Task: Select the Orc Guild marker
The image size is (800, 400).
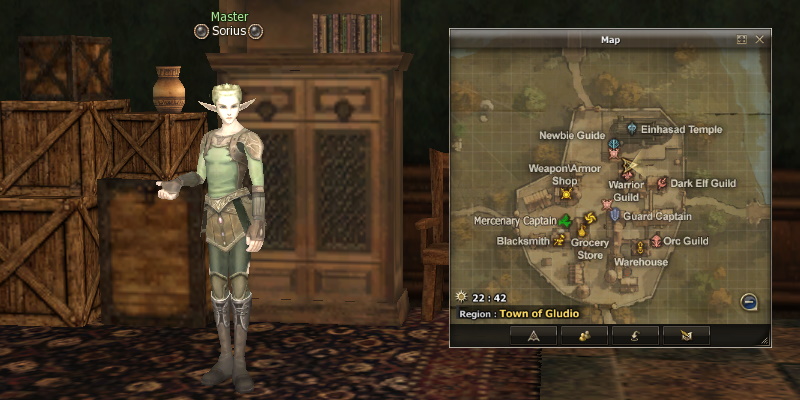Action: coord(656,241)
